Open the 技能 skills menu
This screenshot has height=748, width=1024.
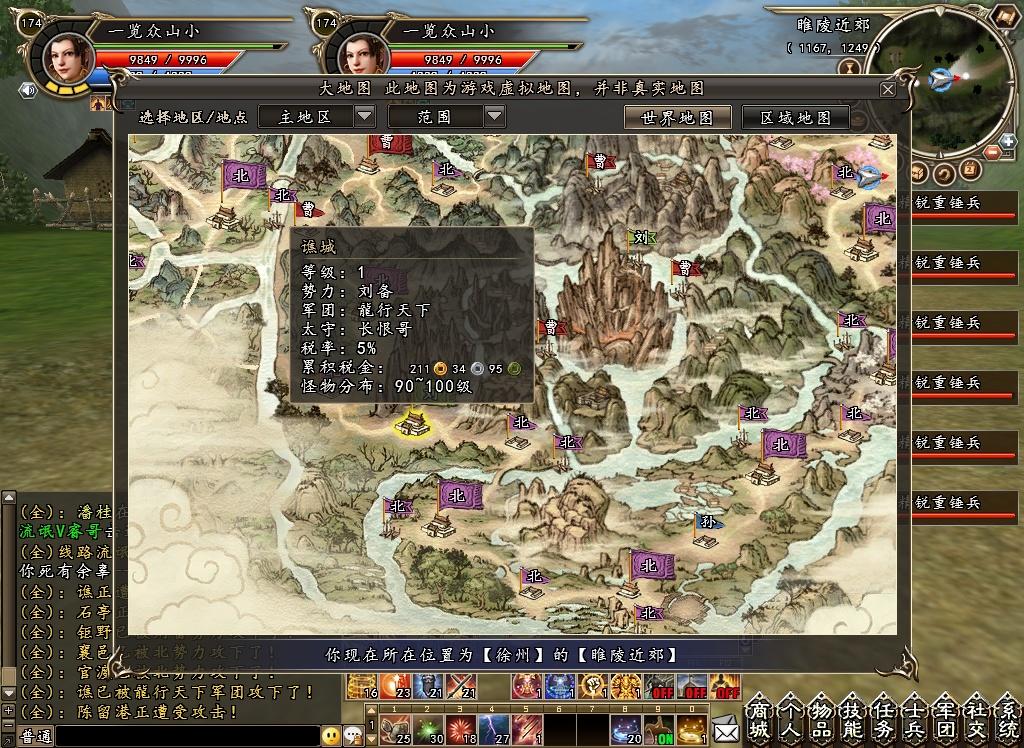852,719
